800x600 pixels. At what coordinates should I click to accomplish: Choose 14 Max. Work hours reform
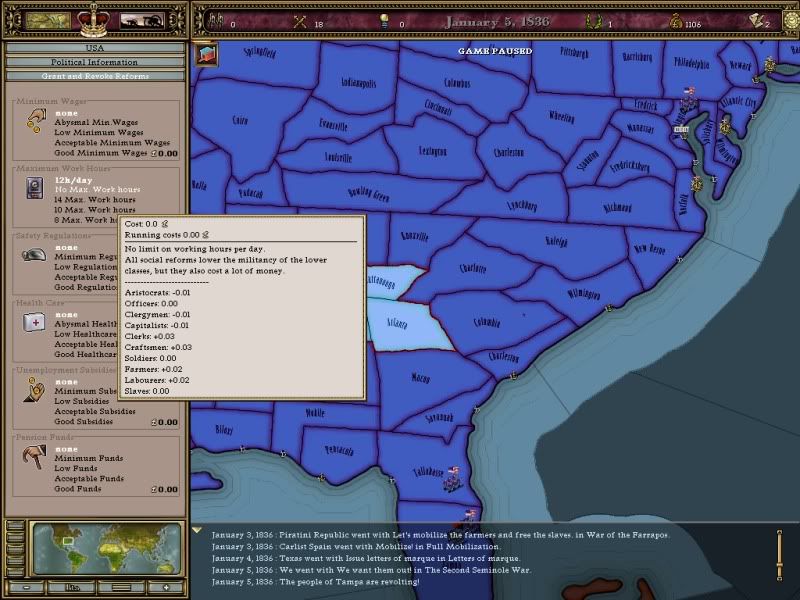[x=92, y=199]
